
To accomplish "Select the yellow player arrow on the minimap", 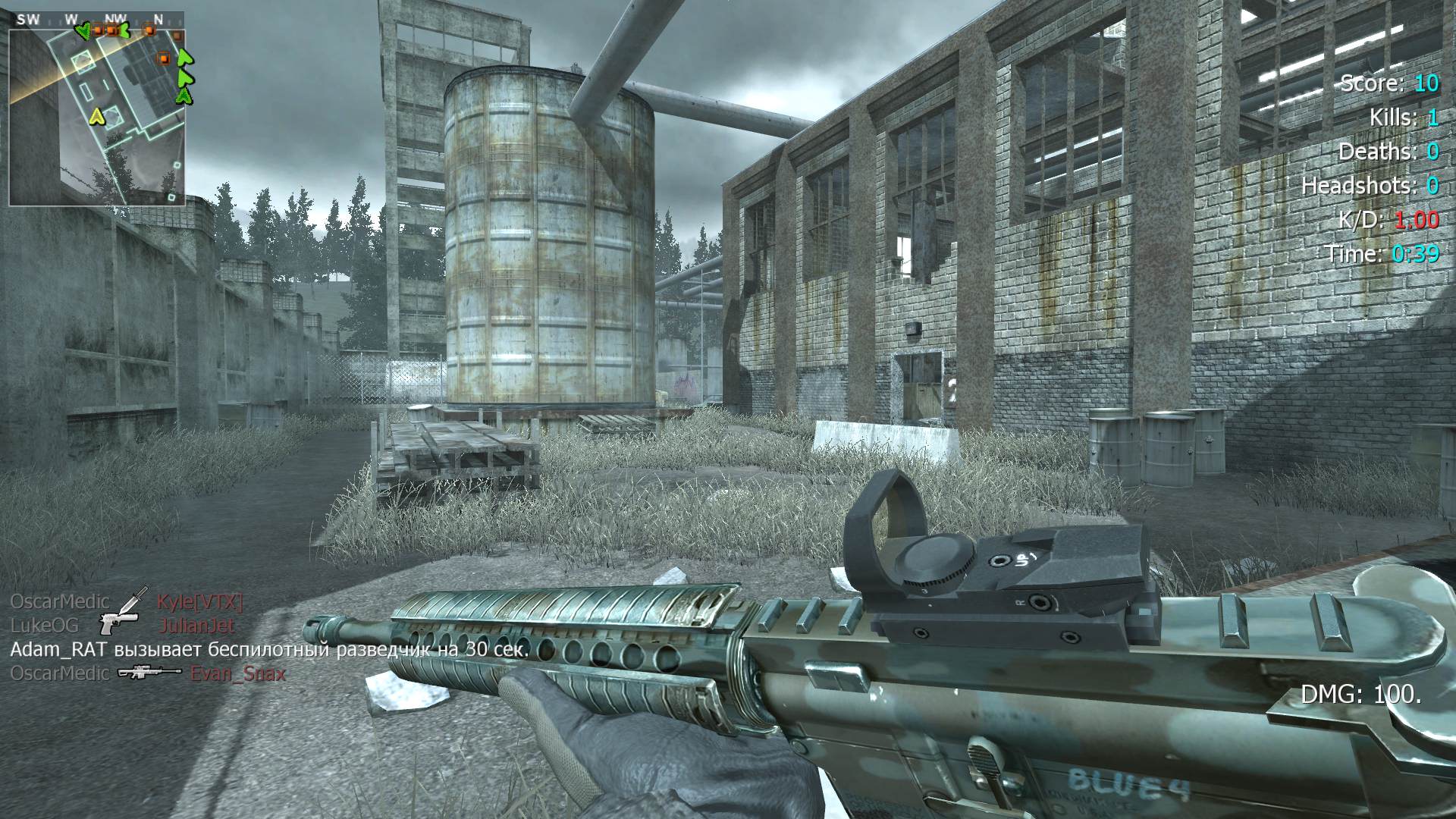I will point(96,116).
